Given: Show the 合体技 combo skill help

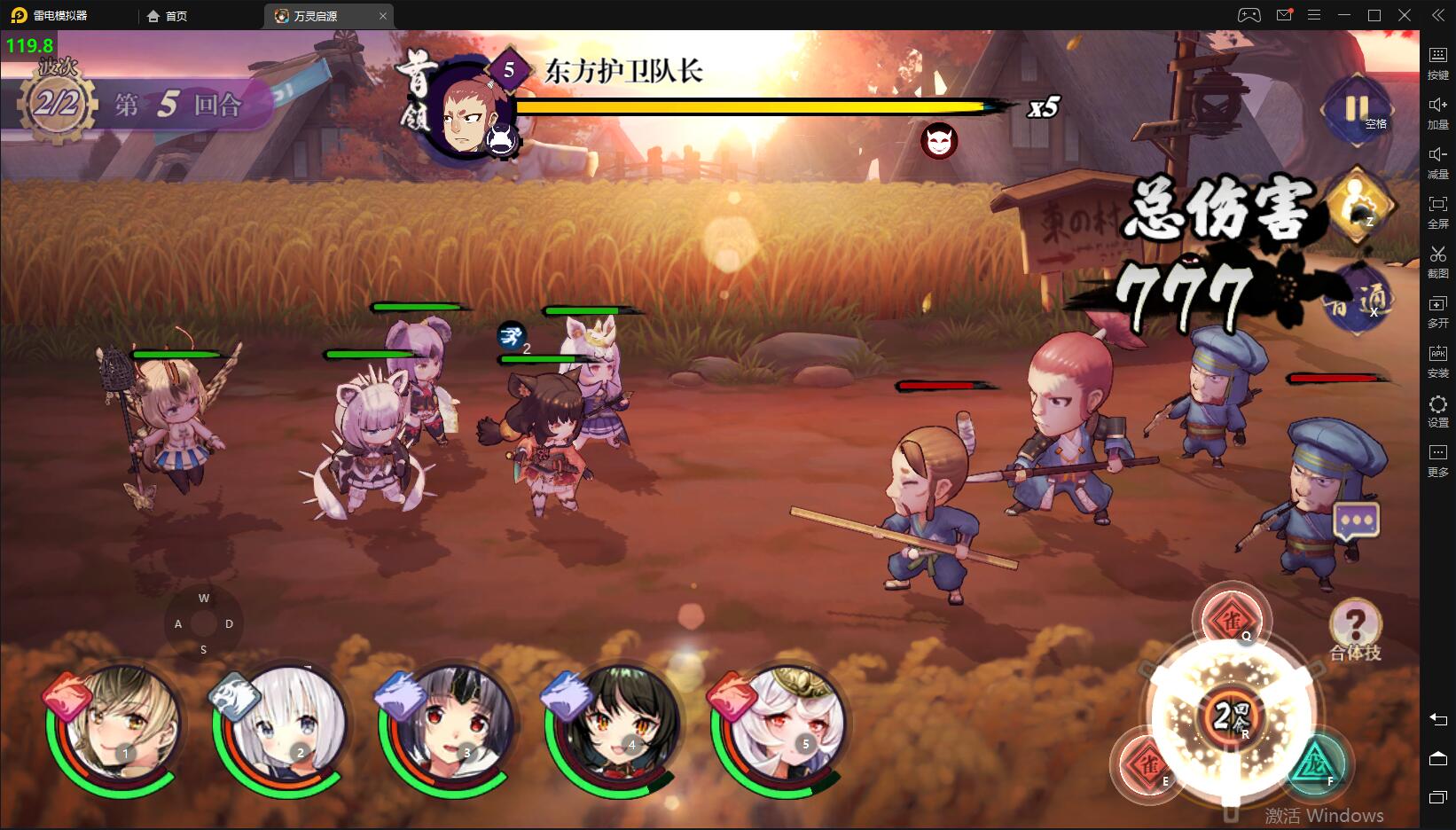Looking at the screenshot, I should 1355,626.
